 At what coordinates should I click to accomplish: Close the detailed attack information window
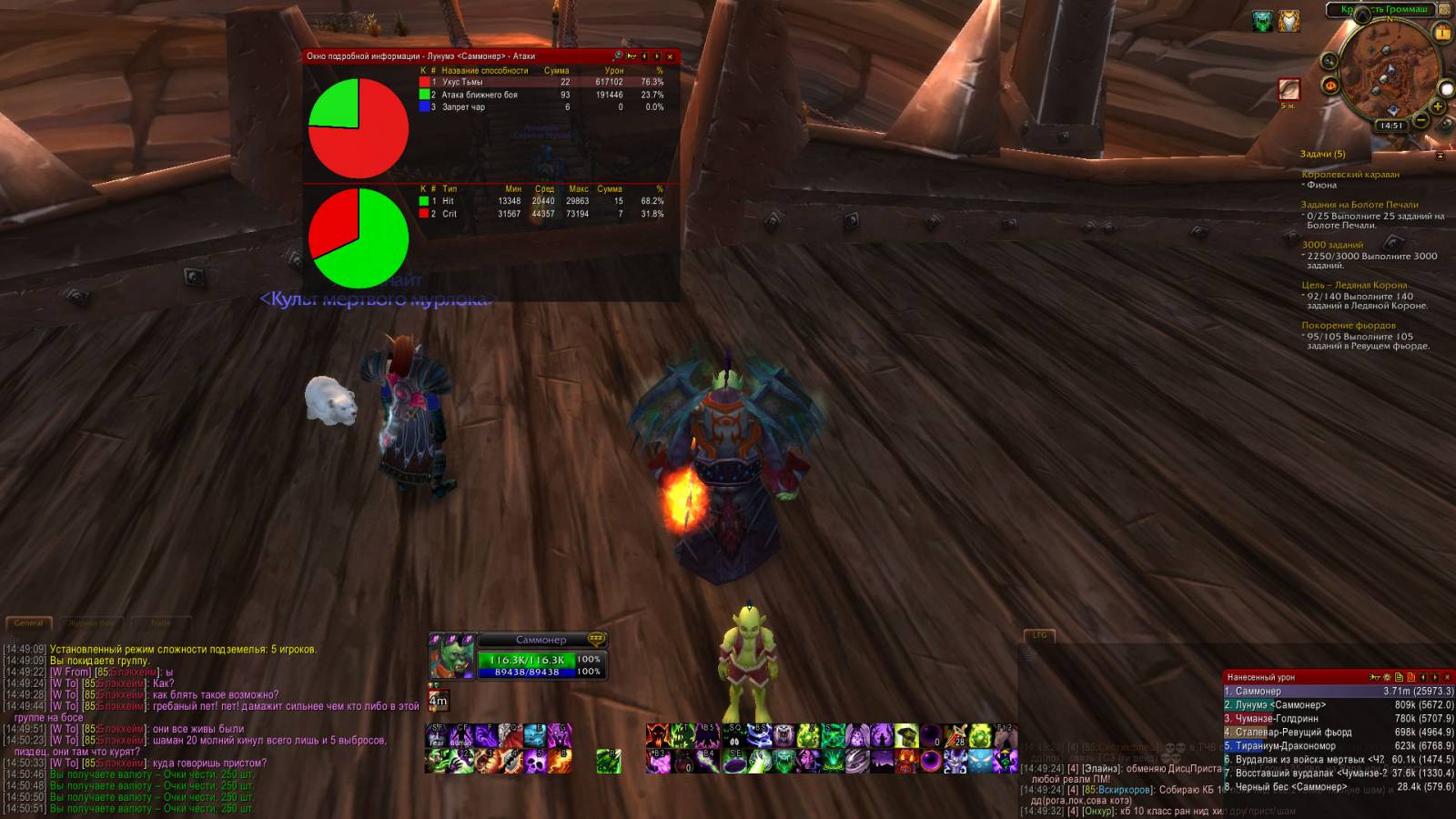[x=671, y=56]
